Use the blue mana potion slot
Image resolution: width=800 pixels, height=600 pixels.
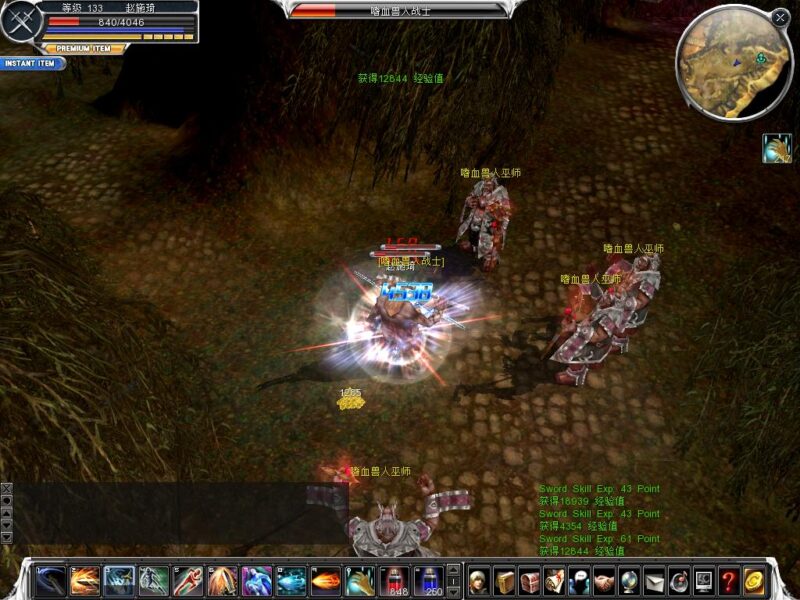429,580
